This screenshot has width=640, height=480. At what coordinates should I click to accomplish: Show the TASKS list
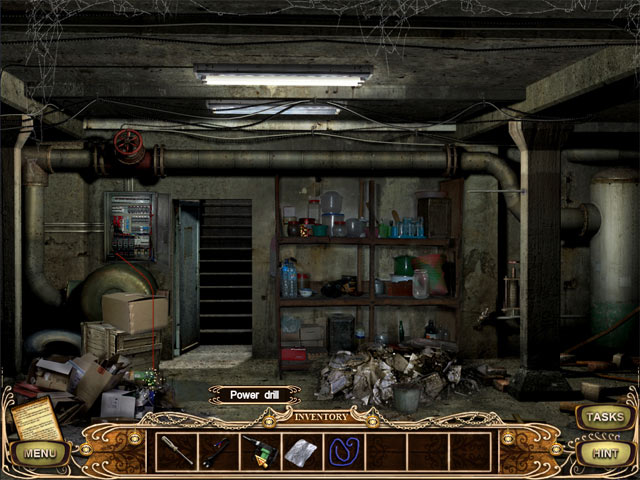[x=602, y=416]
